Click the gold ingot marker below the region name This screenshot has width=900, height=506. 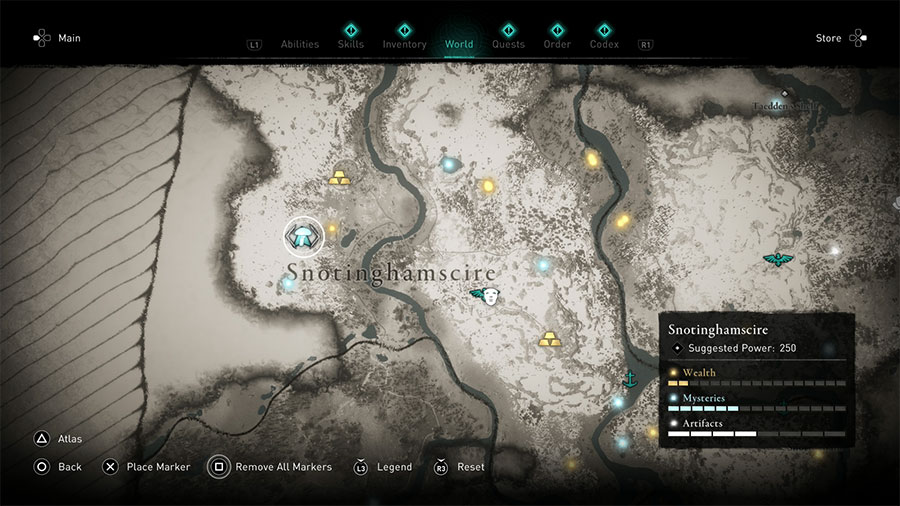[550, 340]
